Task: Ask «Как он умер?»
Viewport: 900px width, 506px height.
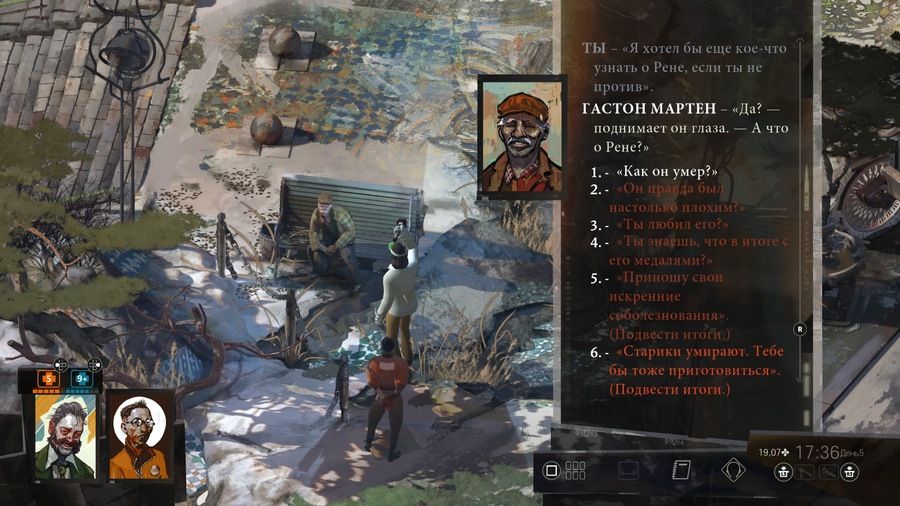Action: tap(667, 172)
